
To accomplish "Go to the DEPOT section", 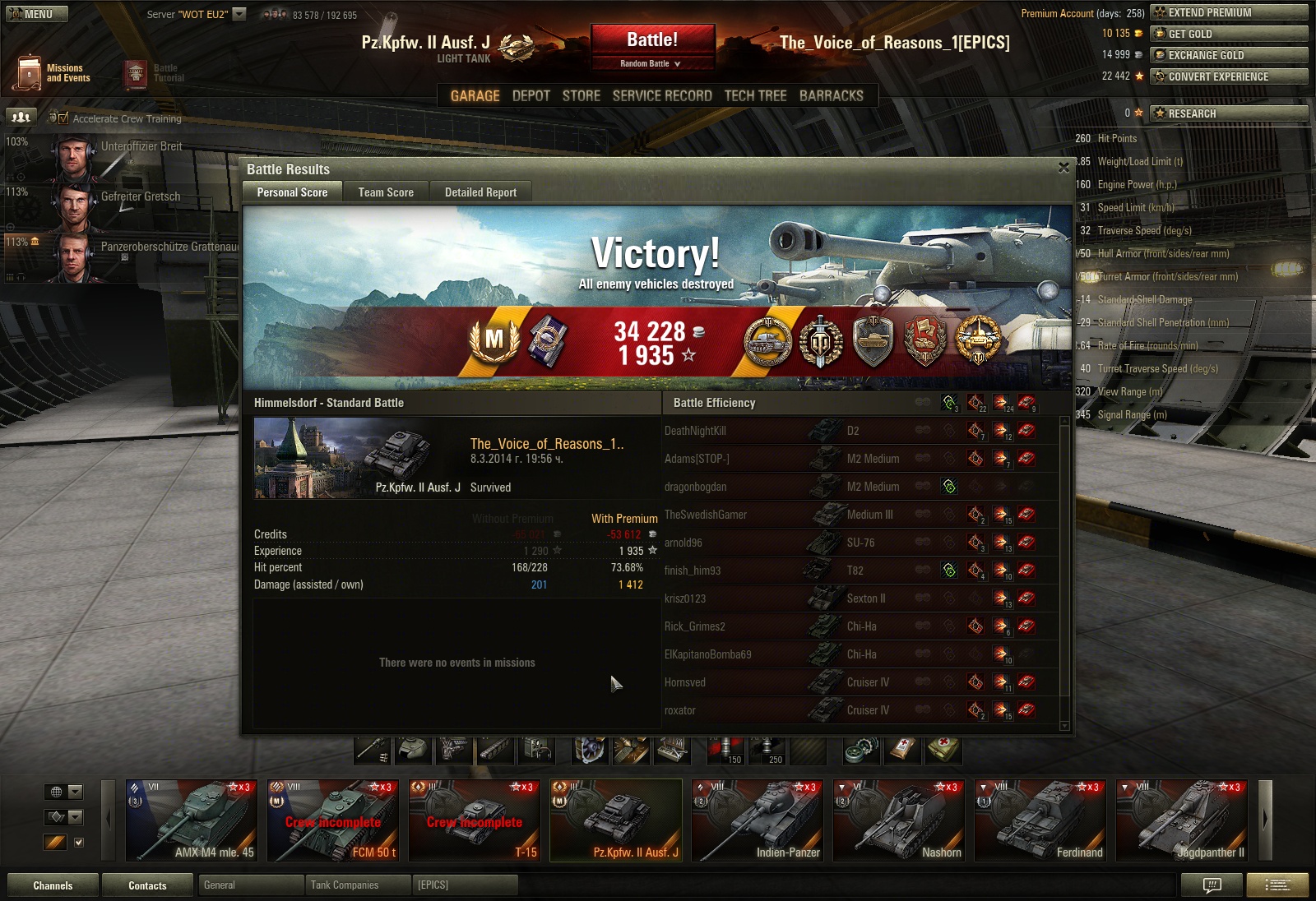I will pos(531,96).
